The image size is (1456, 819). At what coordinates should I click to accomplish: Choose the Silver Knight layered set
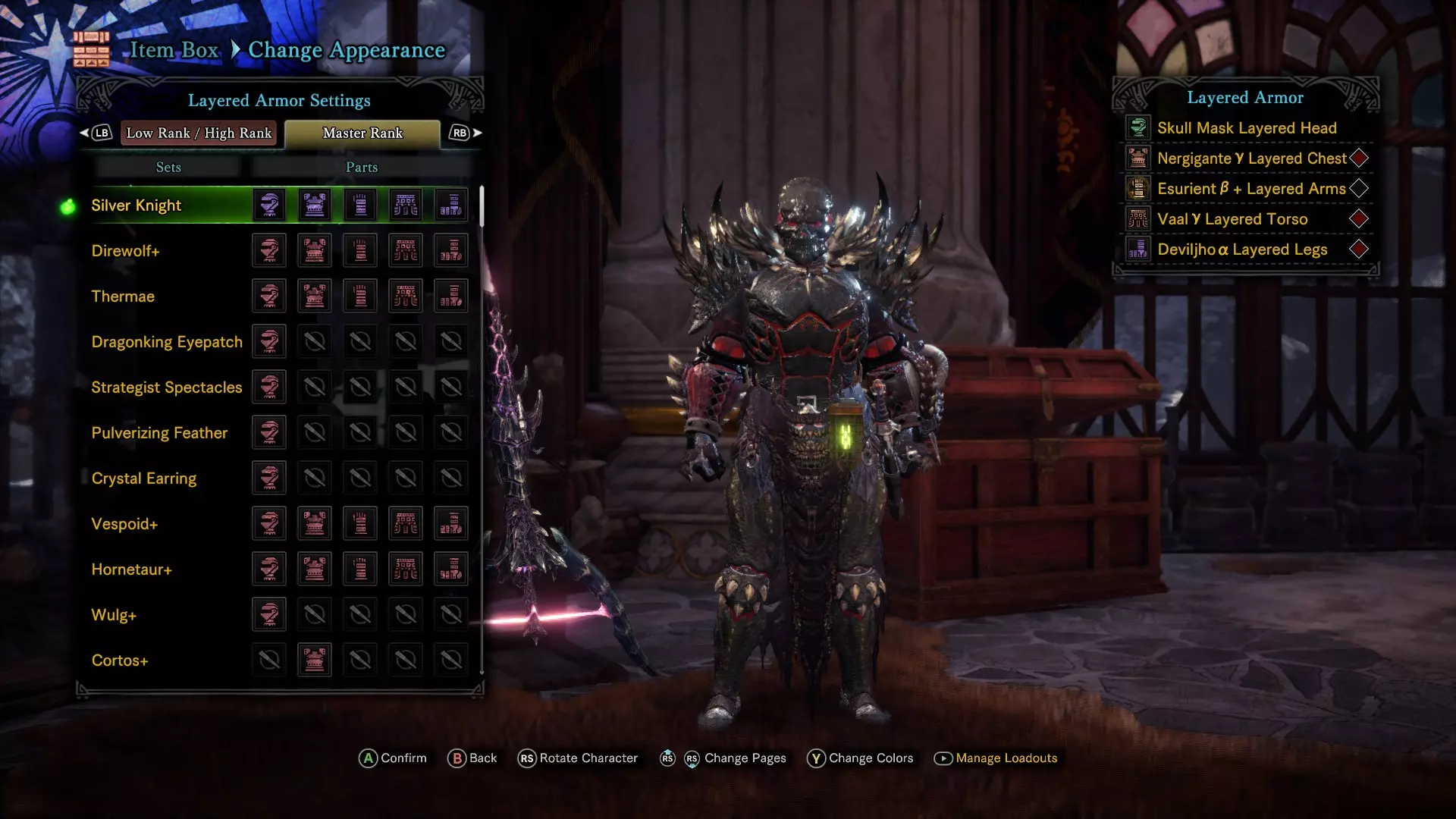136,206
